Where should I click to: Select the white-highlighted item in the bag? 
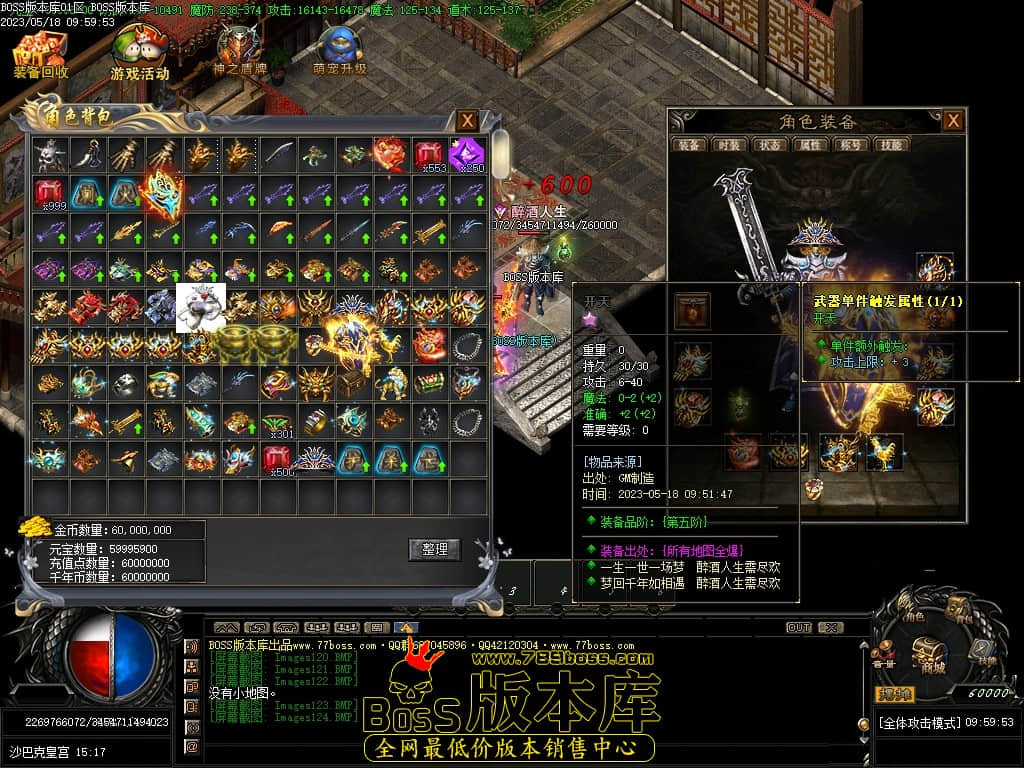[x=201, y=307]
